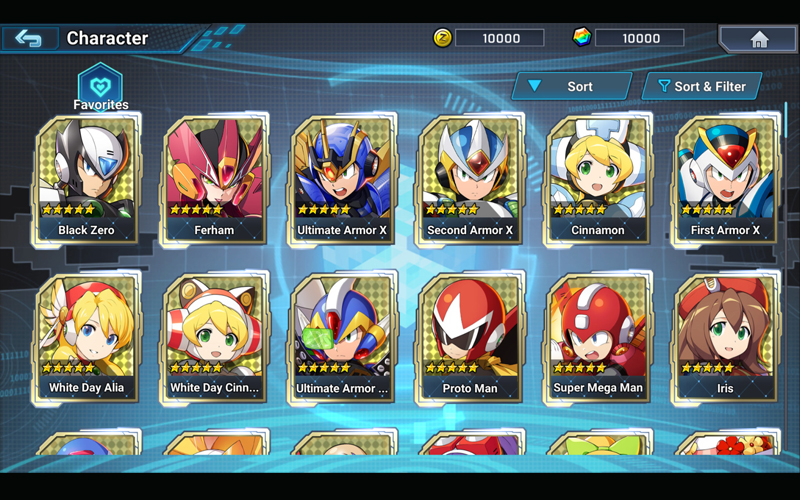The width and height of the screenshot is (800, 500).
Task: Open the Sort dropdown
Action: point(571,87)
